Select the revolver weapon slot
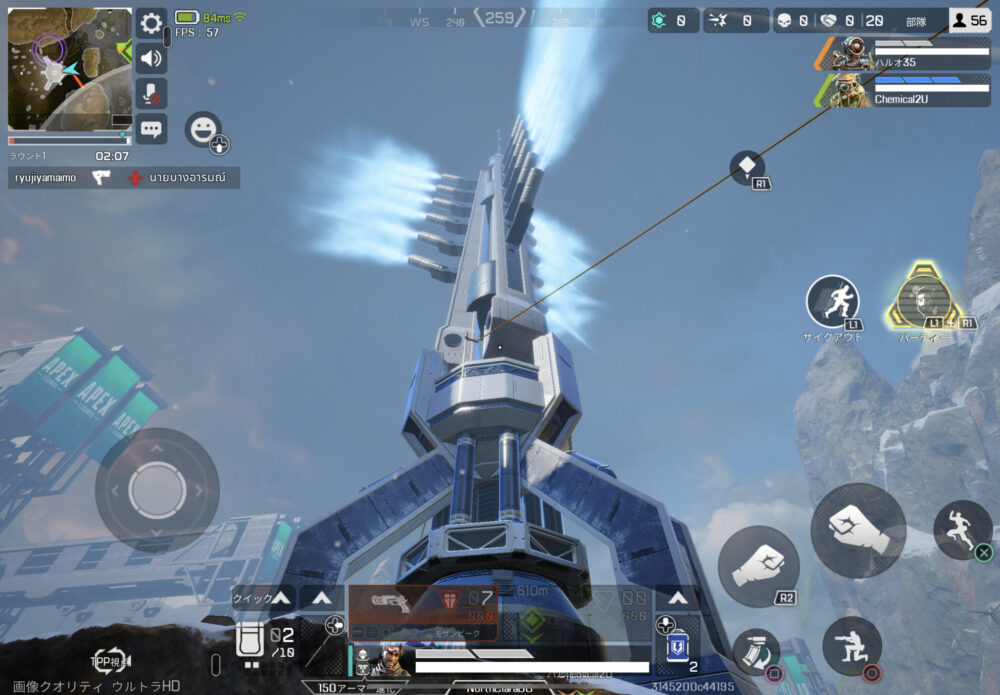This screenshot has width=1000, height=695. pyautogui.click(x=388, y=600)
